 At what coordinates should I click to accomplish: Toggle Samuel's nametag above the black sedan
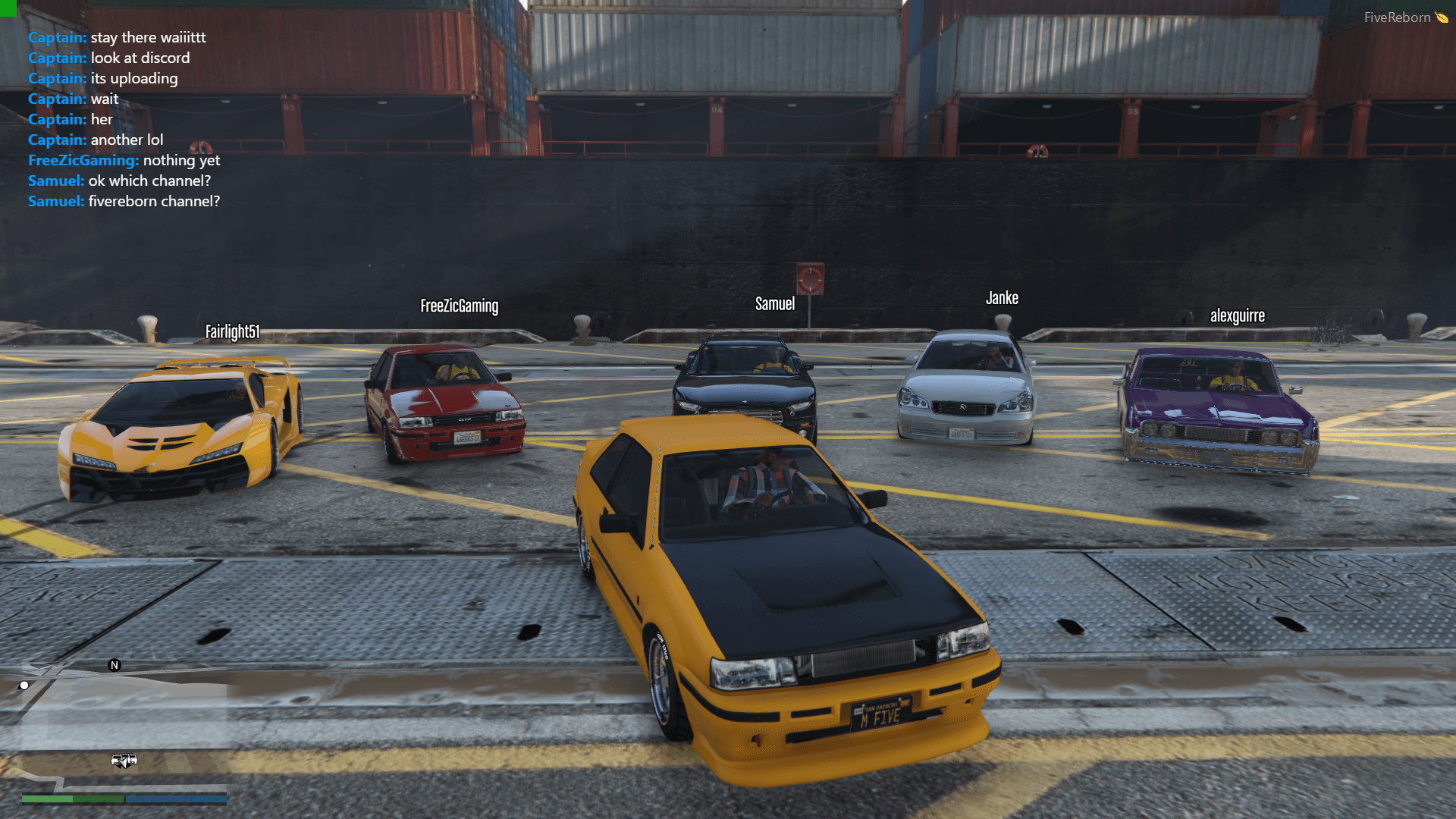tap(773, 303)
